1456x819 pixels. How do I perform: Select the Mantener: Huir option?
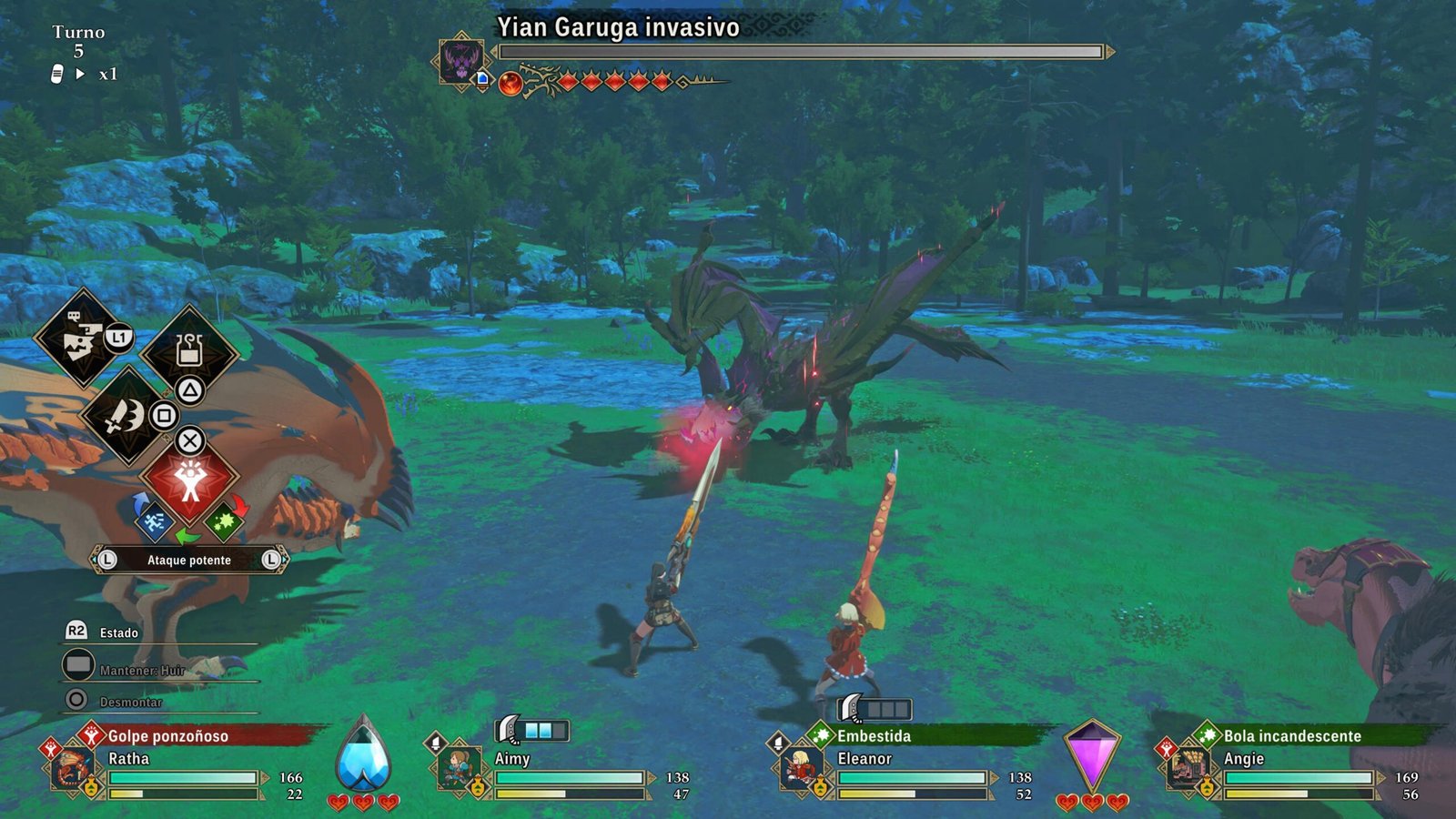click(141, 670)
